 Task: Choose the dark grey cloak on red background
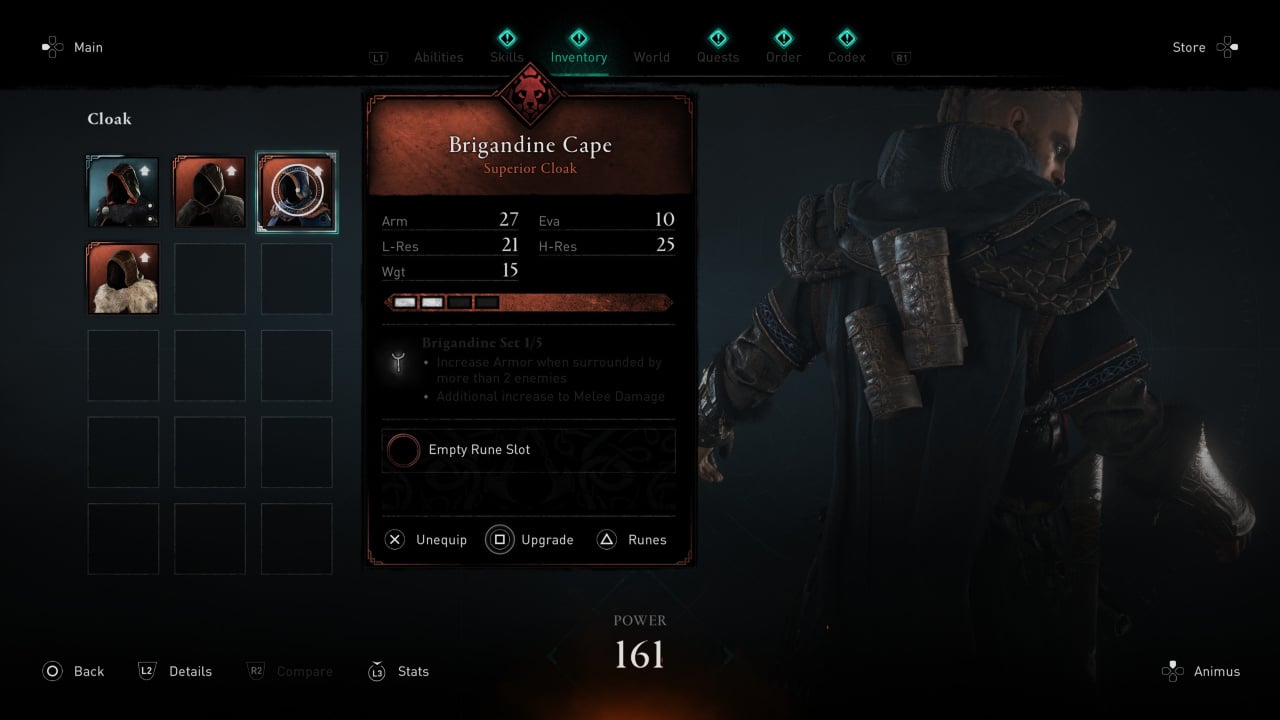(210, 192)
